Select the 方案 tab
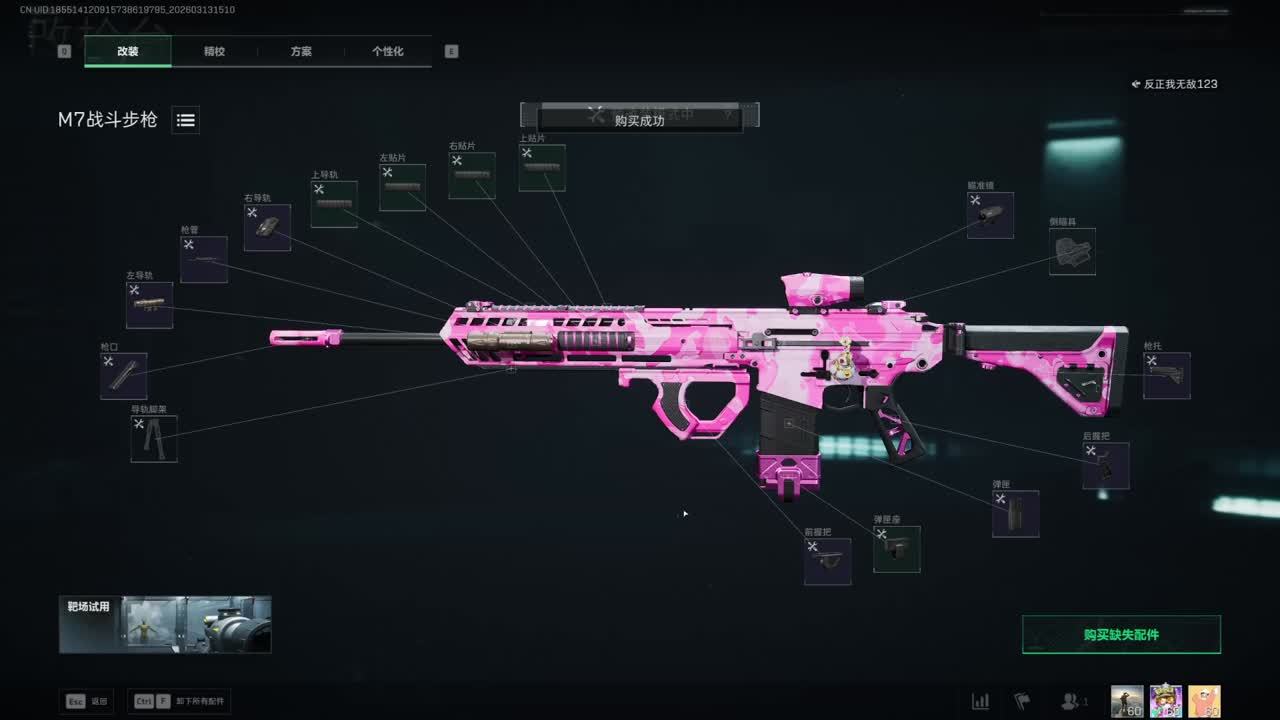Viewport: 1280px width, 720px height. point(301,51)
